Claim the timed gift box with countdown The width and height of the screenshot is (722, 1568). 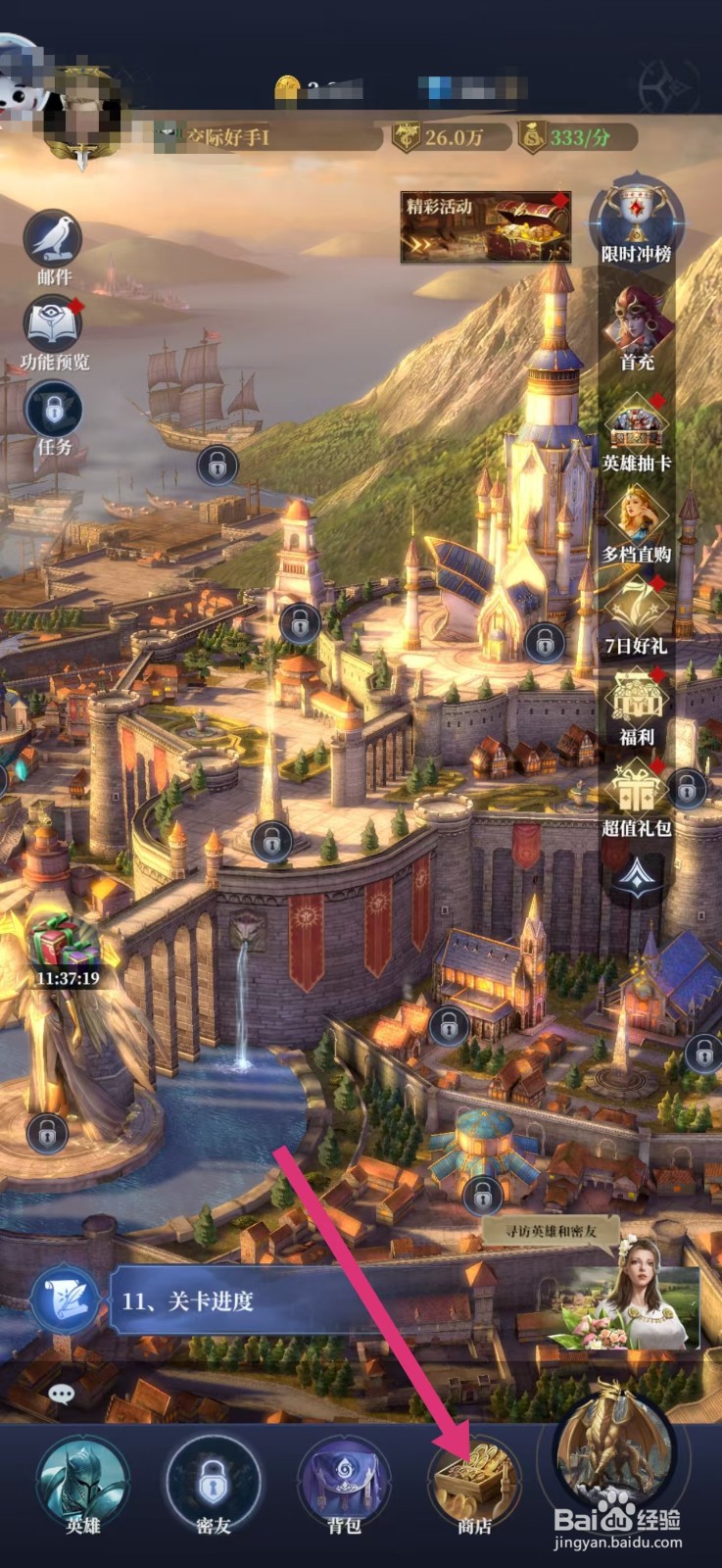point(67,948)
